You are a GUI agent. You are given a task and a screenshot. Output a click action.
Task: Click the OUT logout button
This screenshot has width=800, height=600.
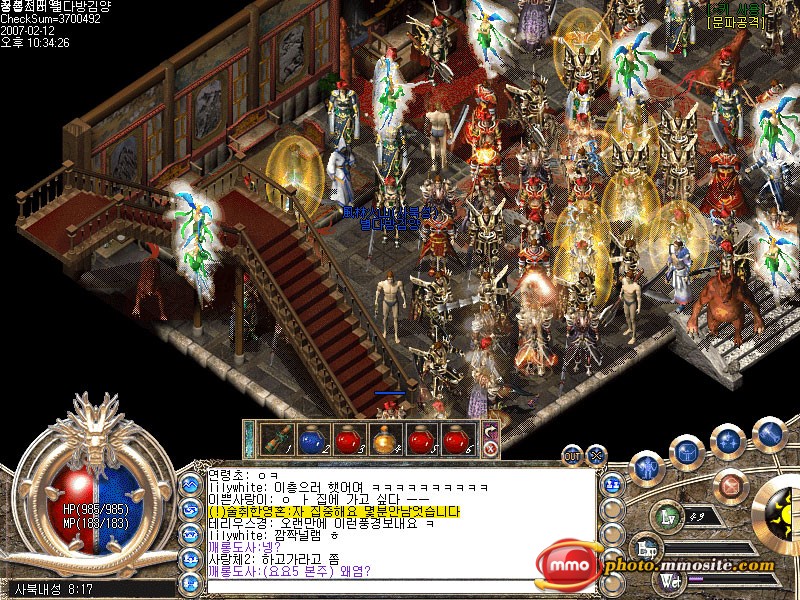coord(572,455)
